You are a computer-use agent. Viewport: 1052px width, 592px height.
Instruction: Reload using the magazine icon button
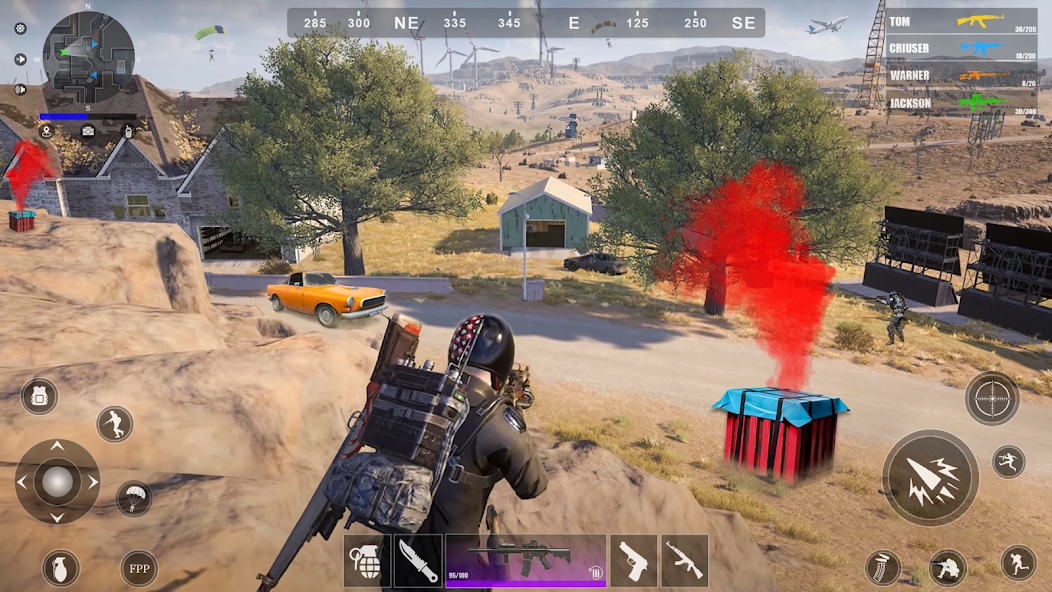point(882,567)
